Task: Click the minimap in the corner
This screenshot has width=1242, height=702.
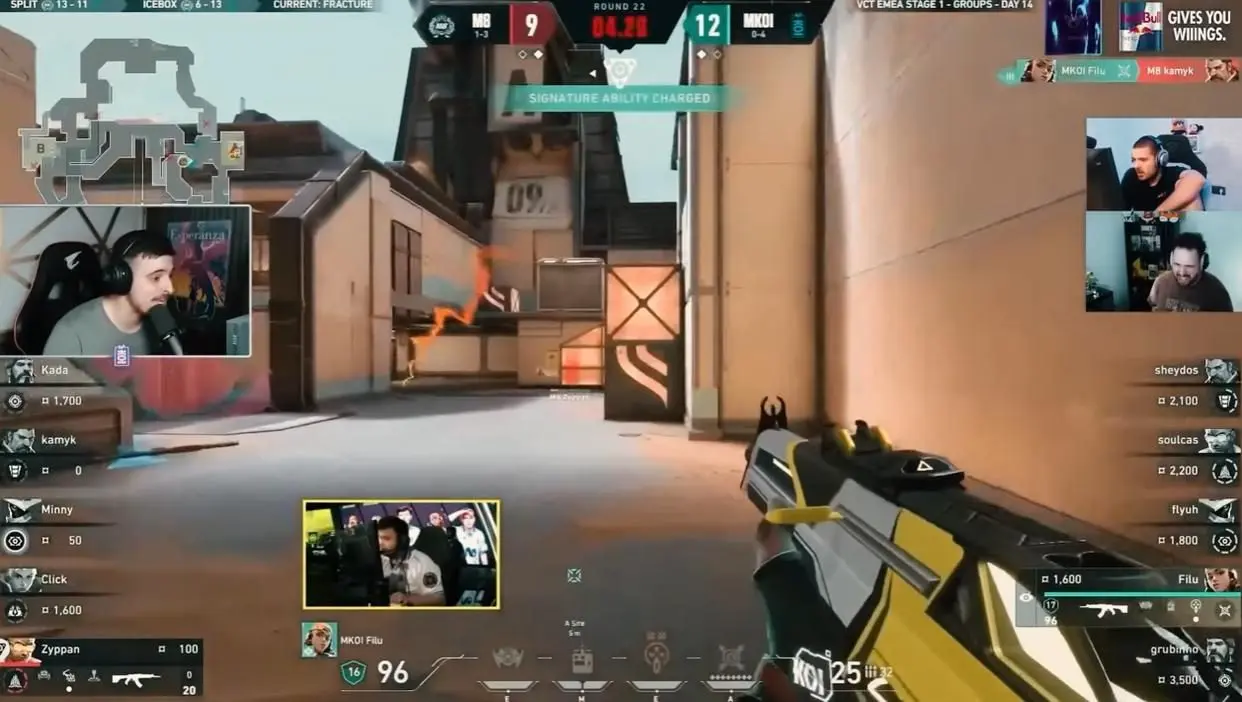Action: [x=130, y=120]
